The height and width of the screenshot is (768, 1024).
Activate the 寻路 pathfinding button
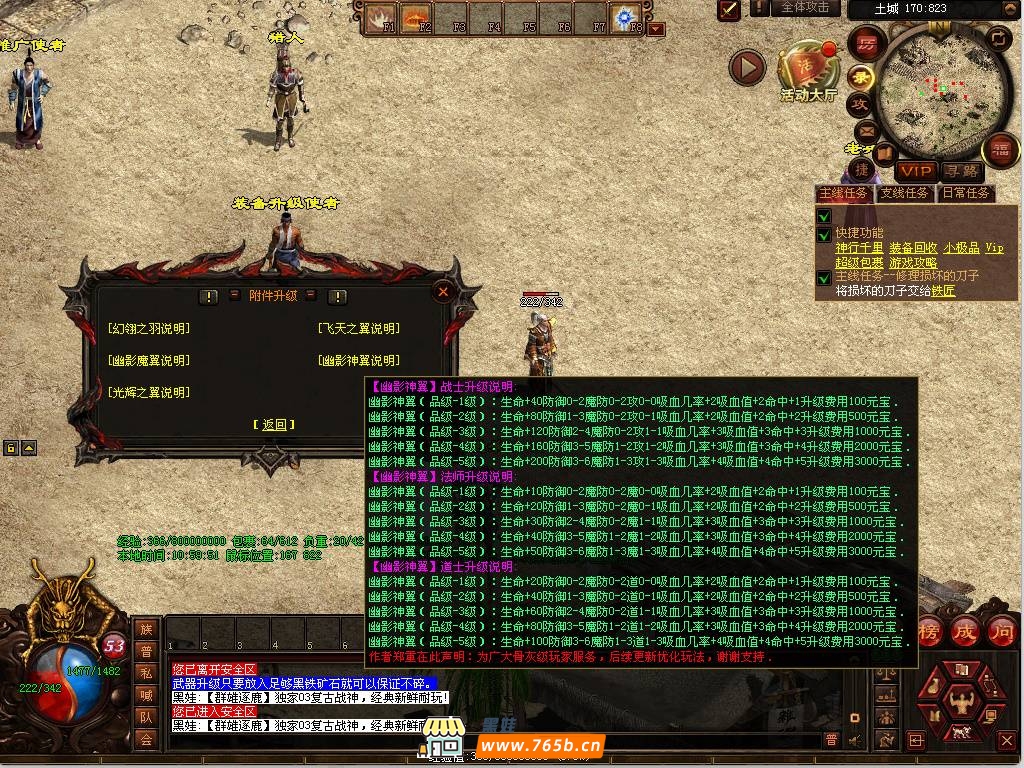click(961, 171)
